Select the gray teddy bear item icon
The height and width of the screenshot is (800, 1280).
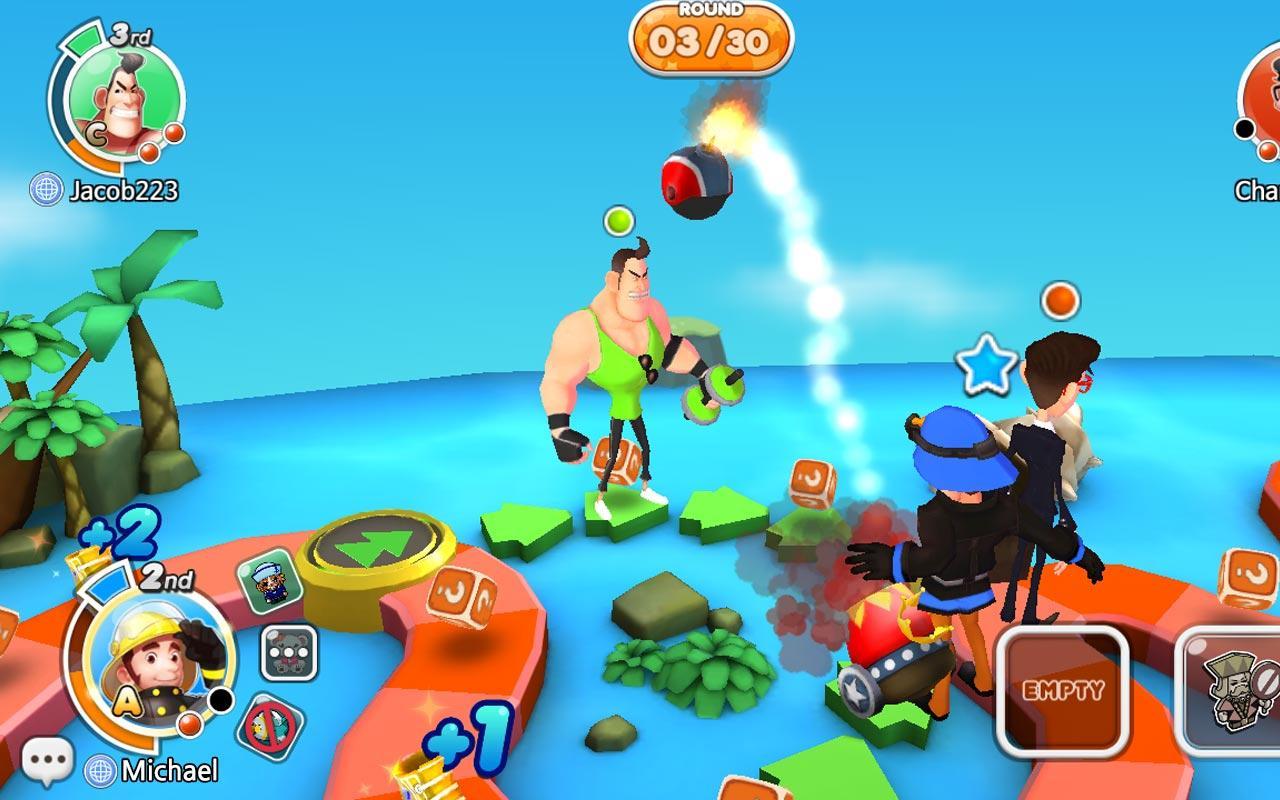click(289, 653)
